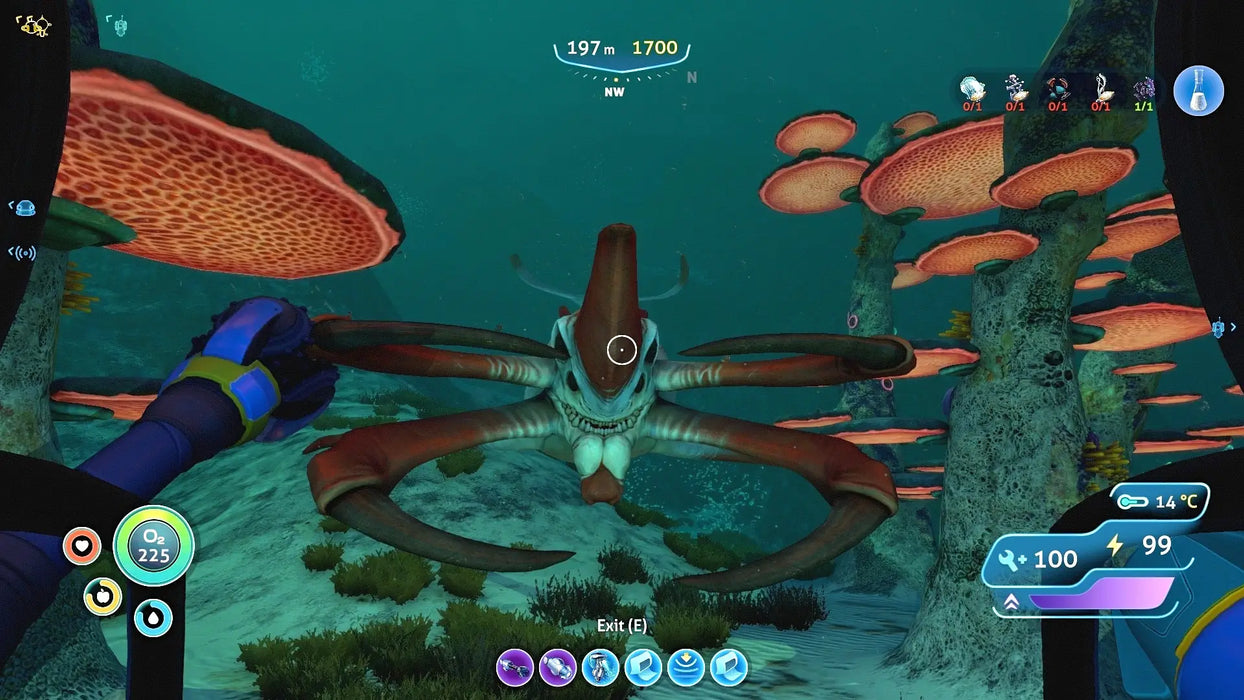The width and height of the screenshot is (1244, 700).
Task: Select the purple cylinder module hotbar slot
Action: tap(557, 666)
